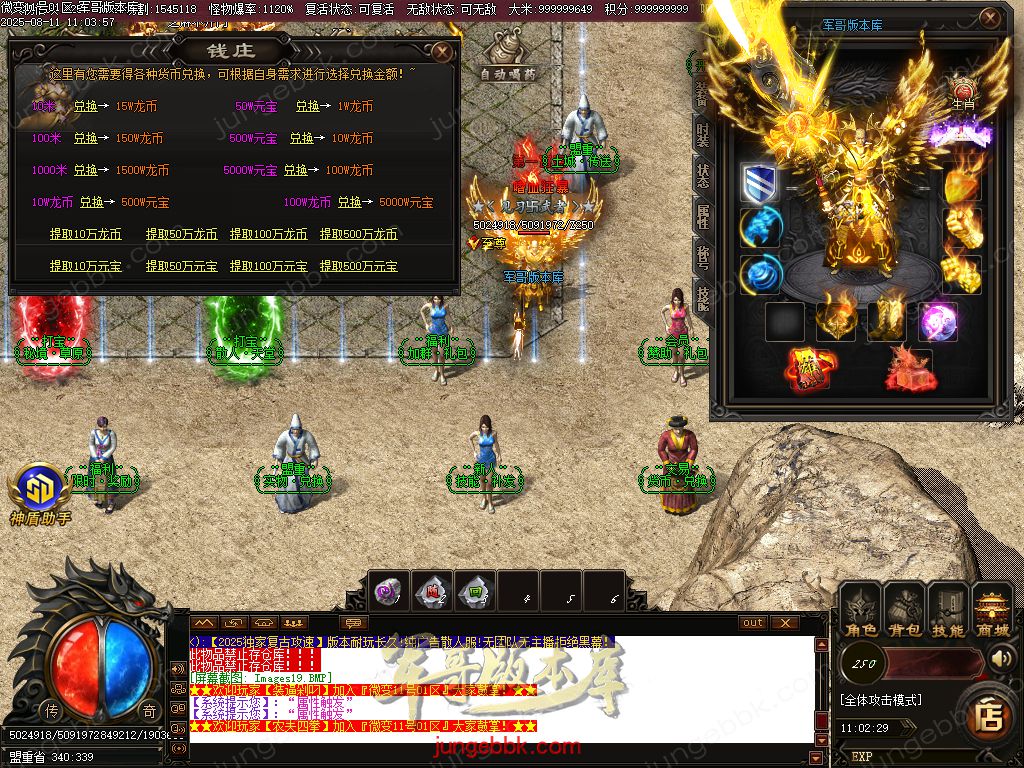The image size is (1024, 768).
Task: Toggle the speaker sound button
Action: pyautogui.click(x=1002, y=658)
